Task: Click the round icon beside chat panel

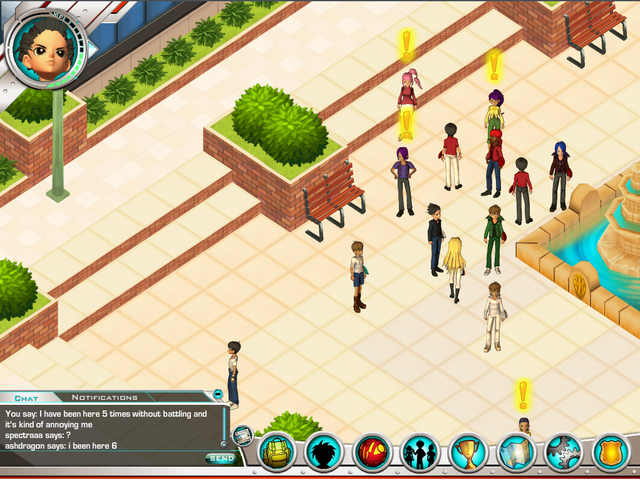Action: (x=242, y=435)
